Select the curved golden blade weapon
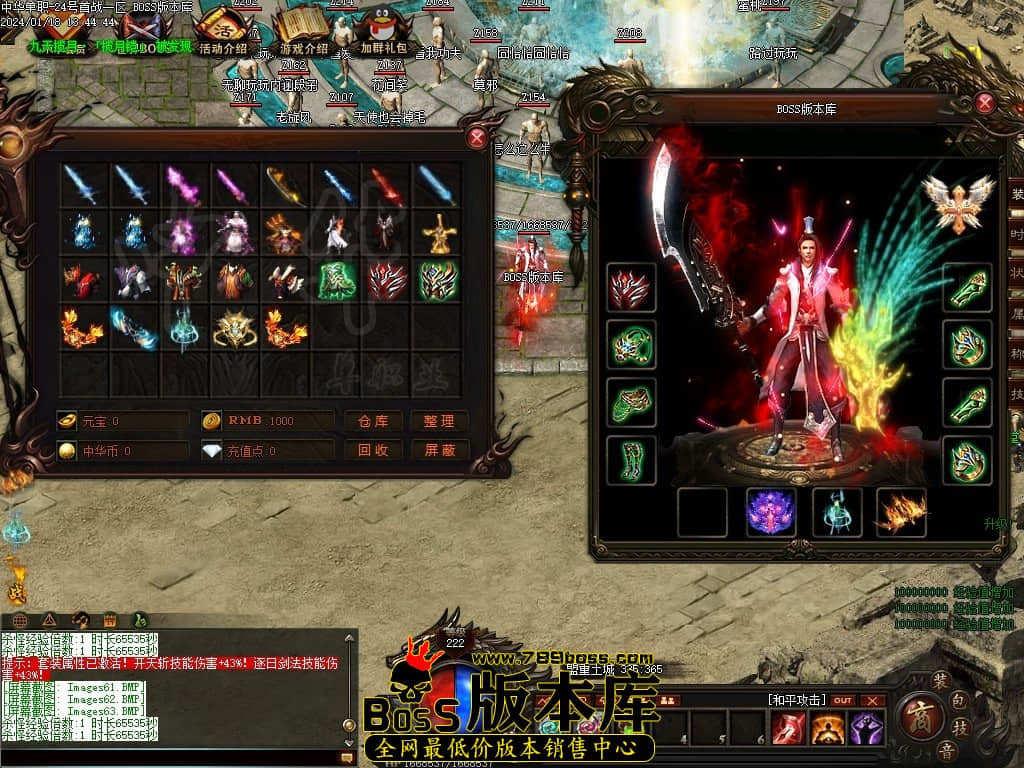The height and width of the screenshot is (768, 1024). click(x=285, y=185)
